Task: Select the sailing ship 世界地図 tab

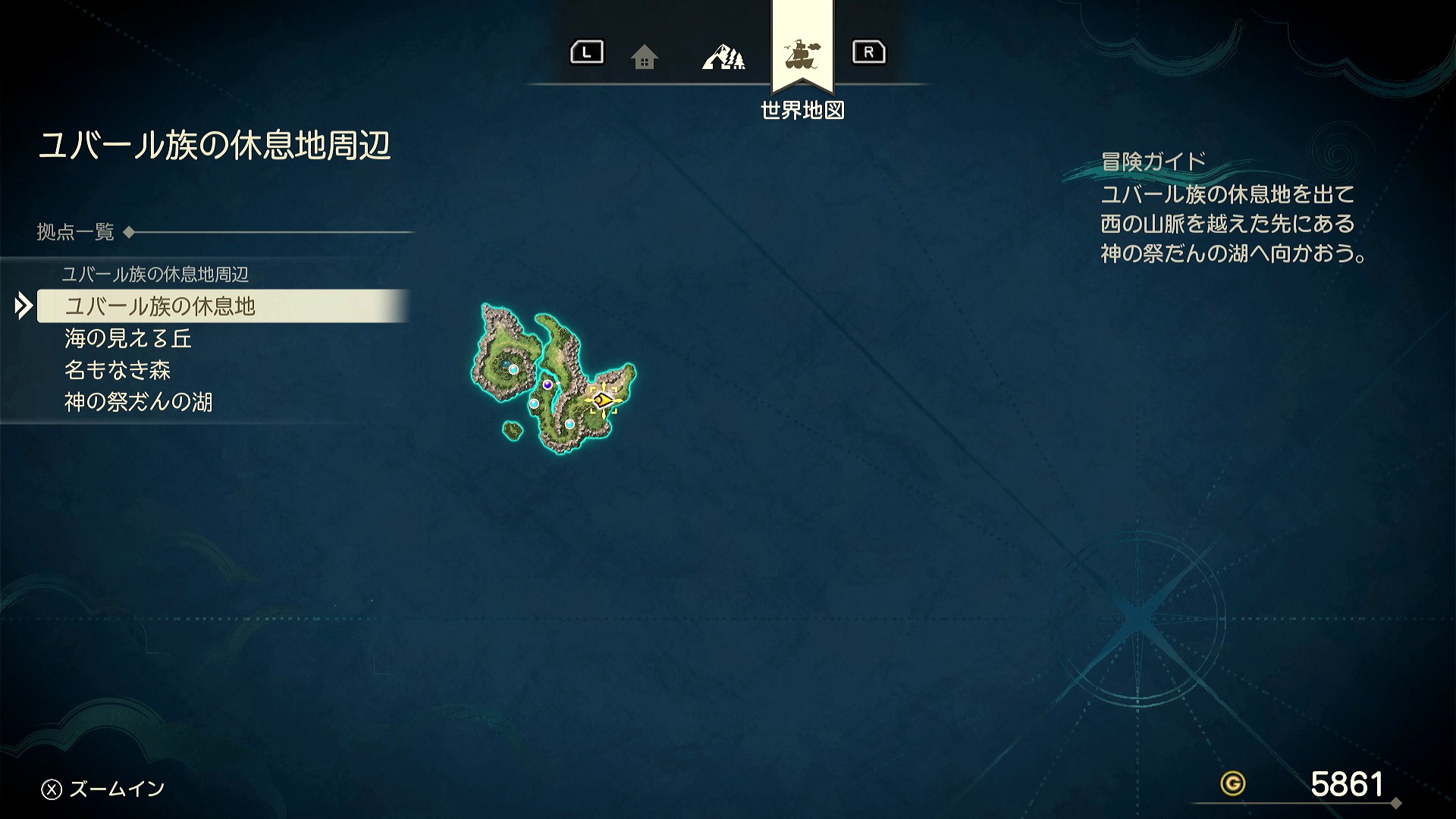Action: 802,55
